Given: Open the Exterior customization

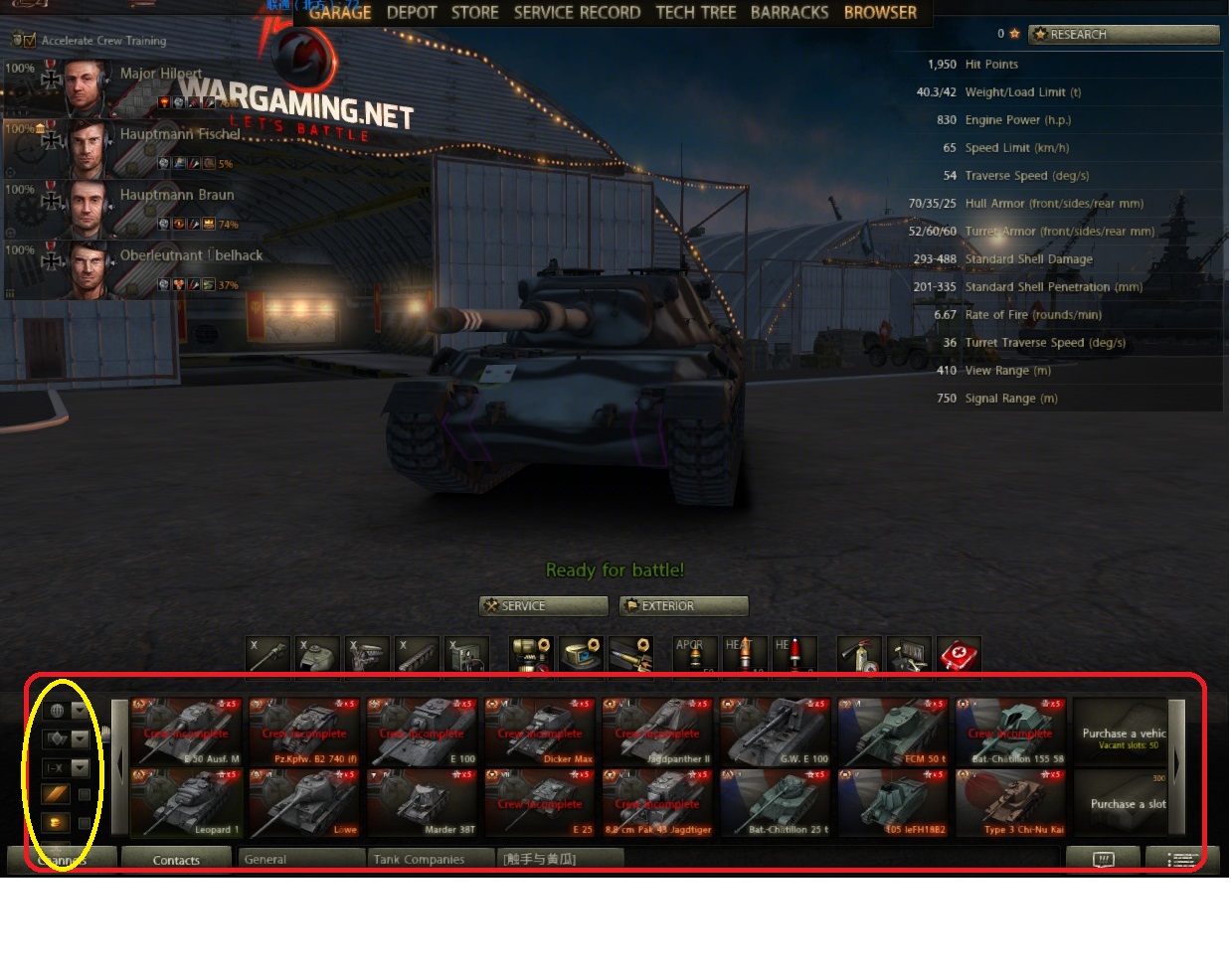Looking at the screenshot, I should 683,606.
